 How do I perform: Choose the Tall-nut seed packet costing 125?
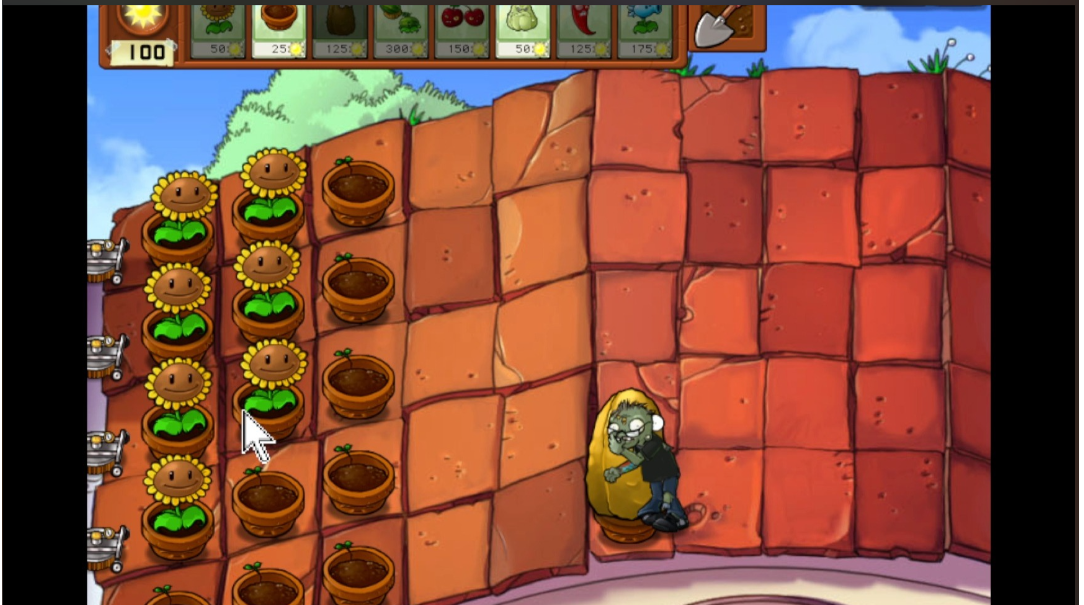click(340, 30)
